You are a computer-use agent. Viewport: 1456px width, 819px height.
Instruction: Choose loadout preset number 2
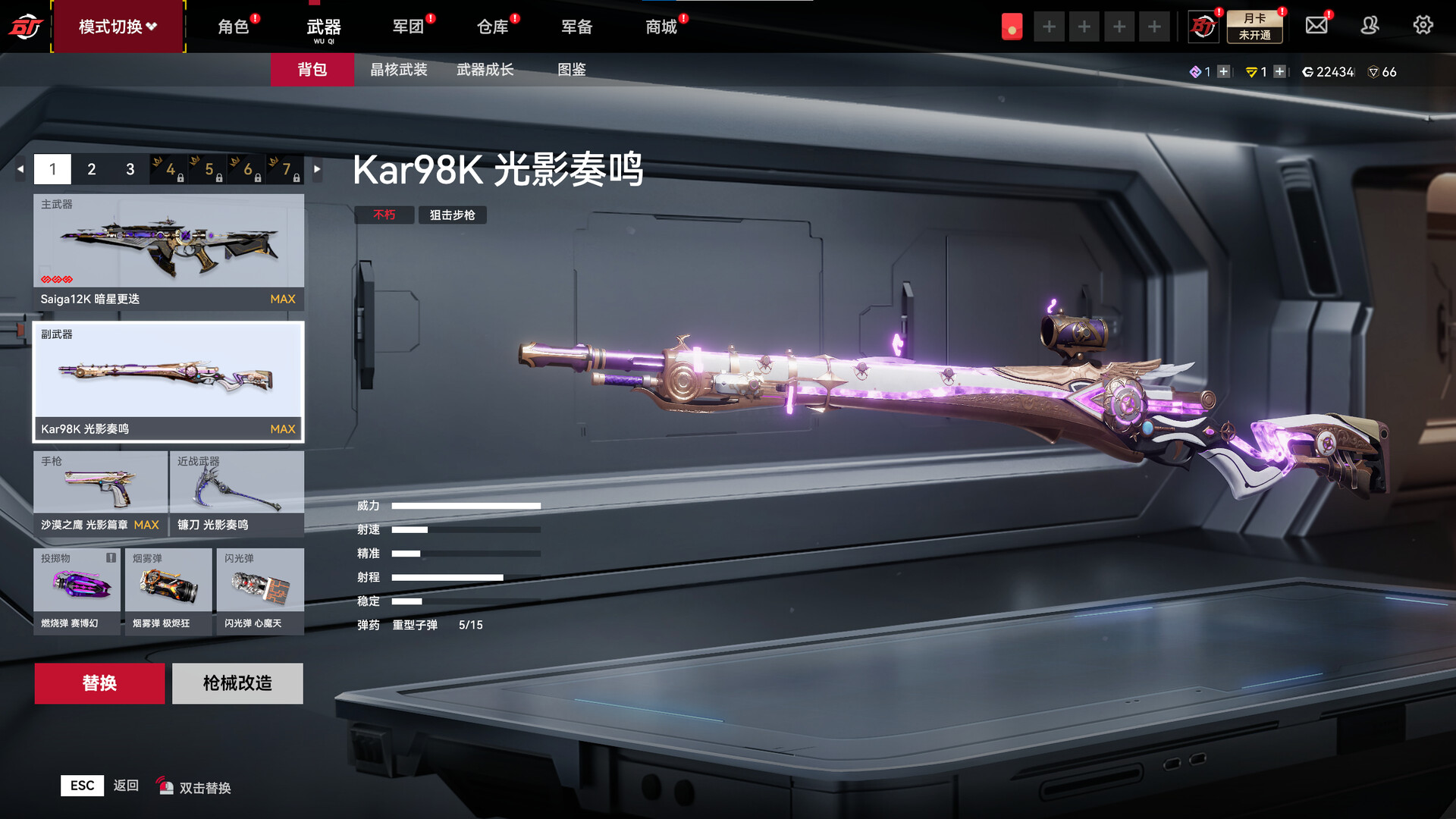tap(92, 169)
